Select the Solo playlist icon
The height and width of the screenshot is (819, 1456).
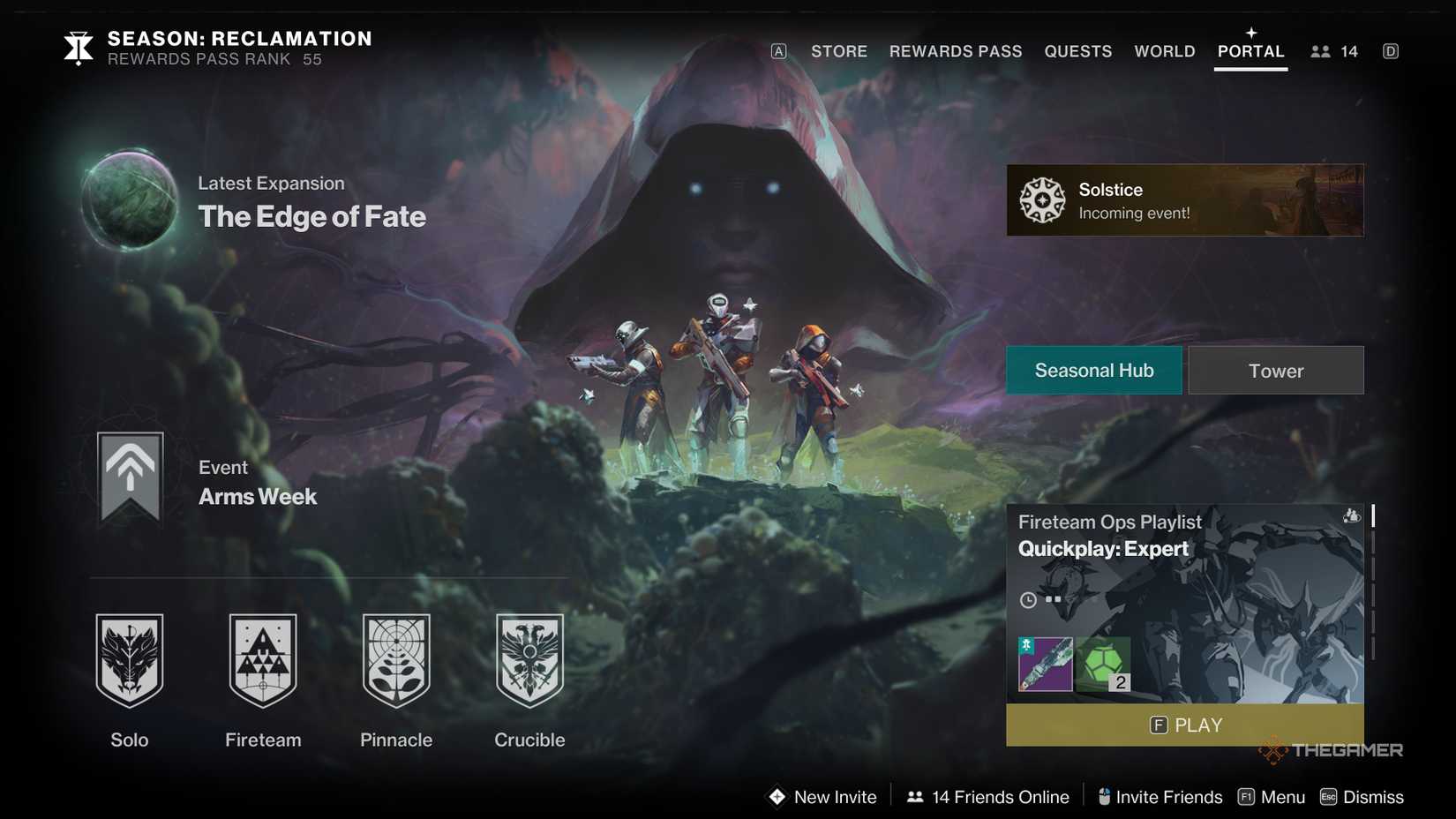pyautogui.click(x=130, y=660)
